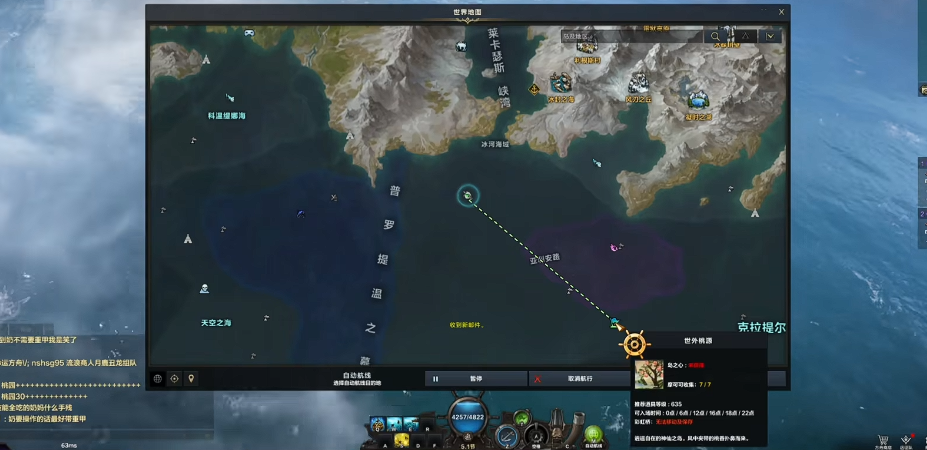Select the pink marker in the purple sea zone
Image resolution: width=927 pixels, height=450 pixels.
pyautogui.click(x=614, y=246)
